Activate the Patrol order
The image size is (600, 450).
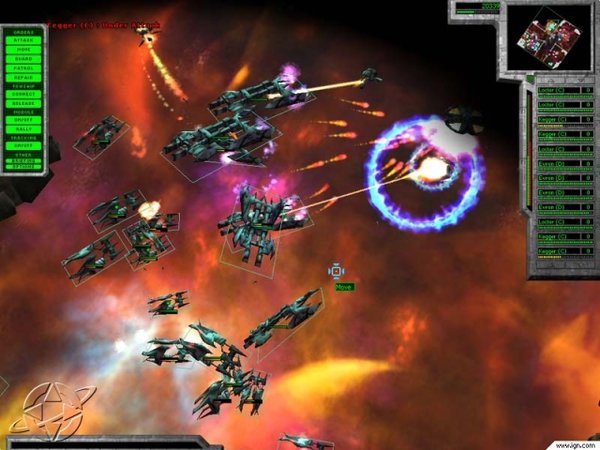pyautogui.click(x=22, y=68)
